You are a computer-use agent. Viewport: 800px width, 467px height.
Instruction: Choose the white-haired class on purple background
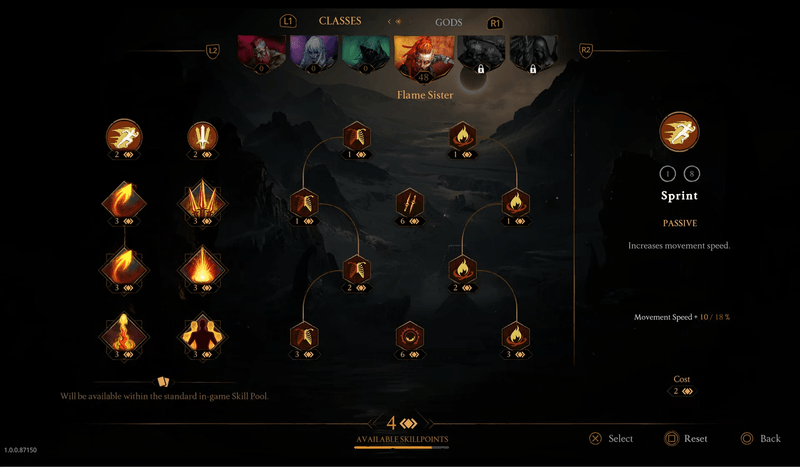pos(313,55)
